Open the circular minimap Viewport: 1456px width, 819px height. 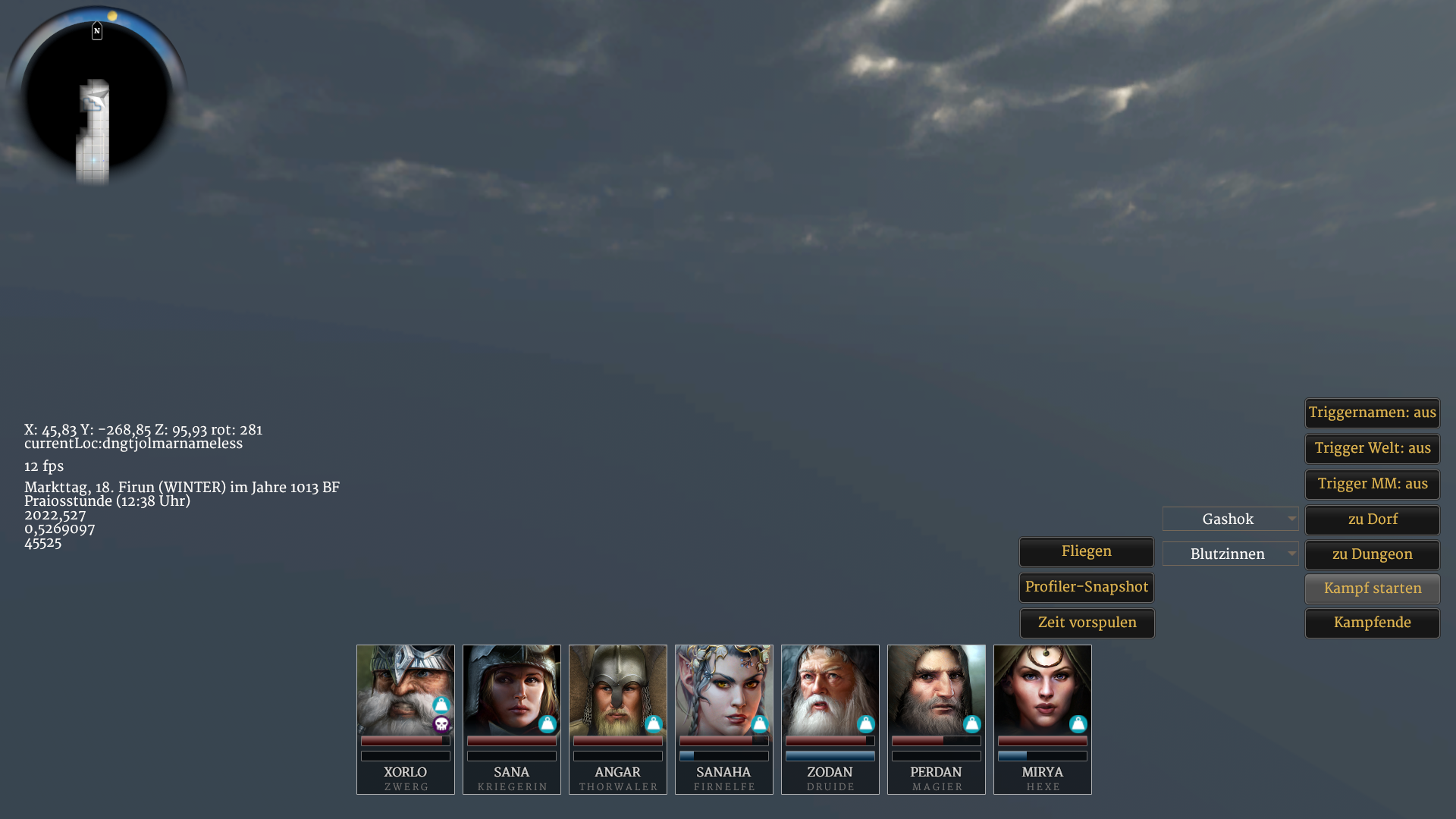tap(96, 97)
